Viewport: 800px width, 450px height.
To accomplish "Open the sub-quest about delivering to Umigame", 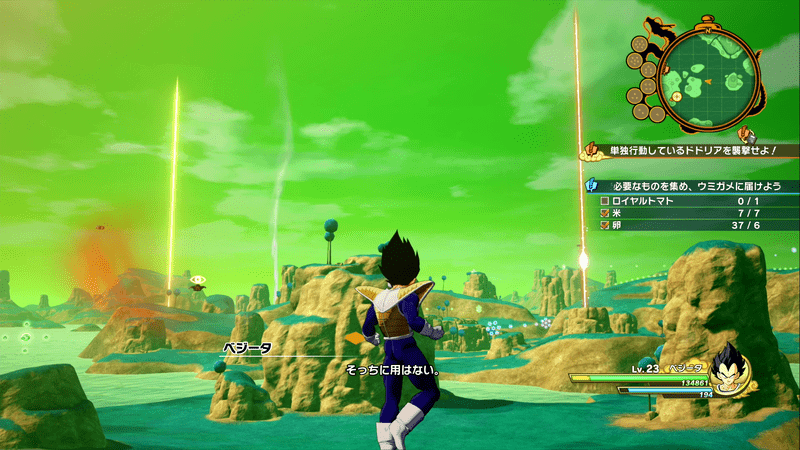I will [x=690, y=186].
